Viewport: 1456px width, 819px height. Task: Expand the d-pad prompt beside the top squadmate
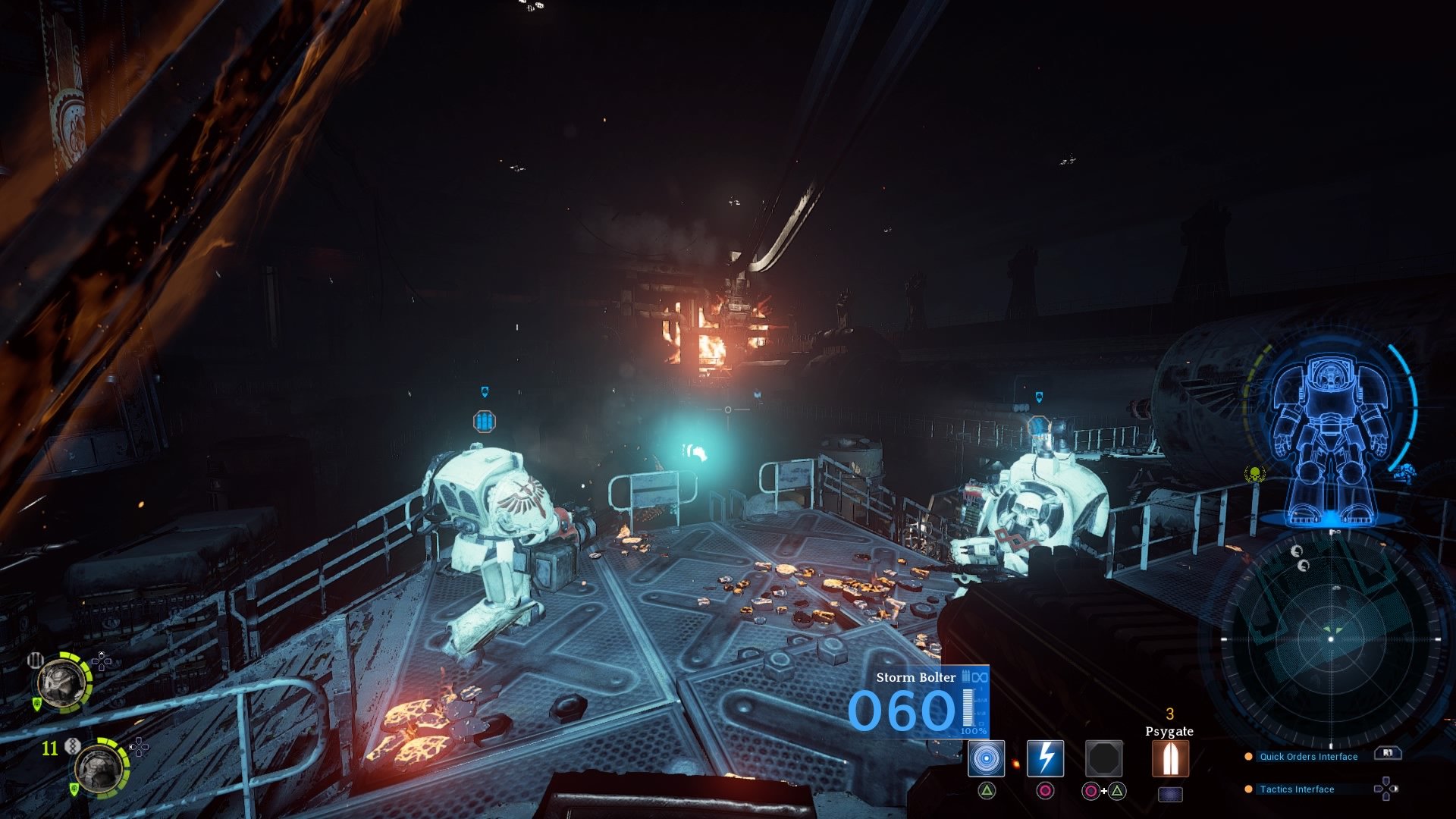tap(101, 662)
